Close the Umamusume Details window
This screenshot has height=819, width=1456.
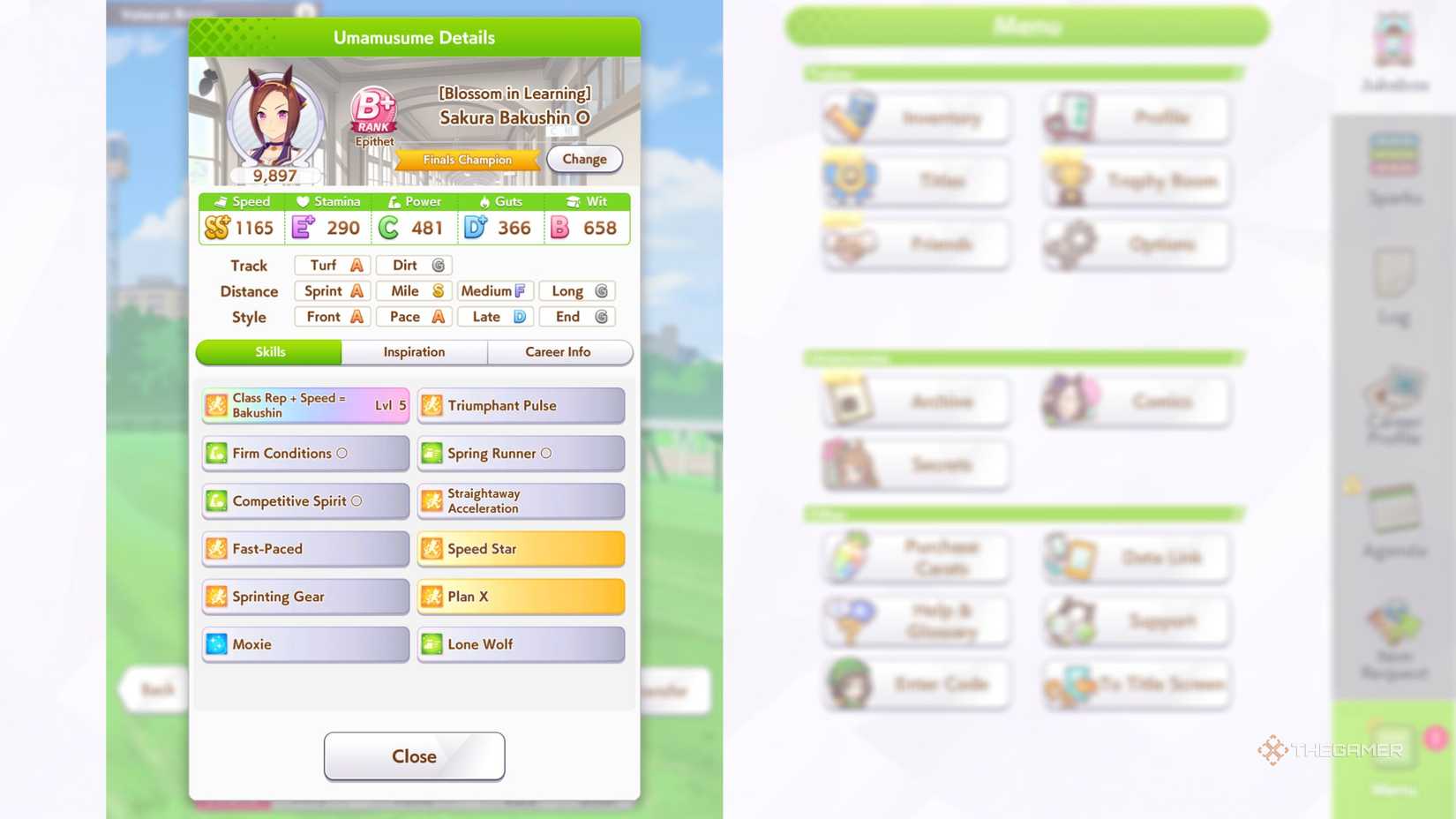coord(414,755)
